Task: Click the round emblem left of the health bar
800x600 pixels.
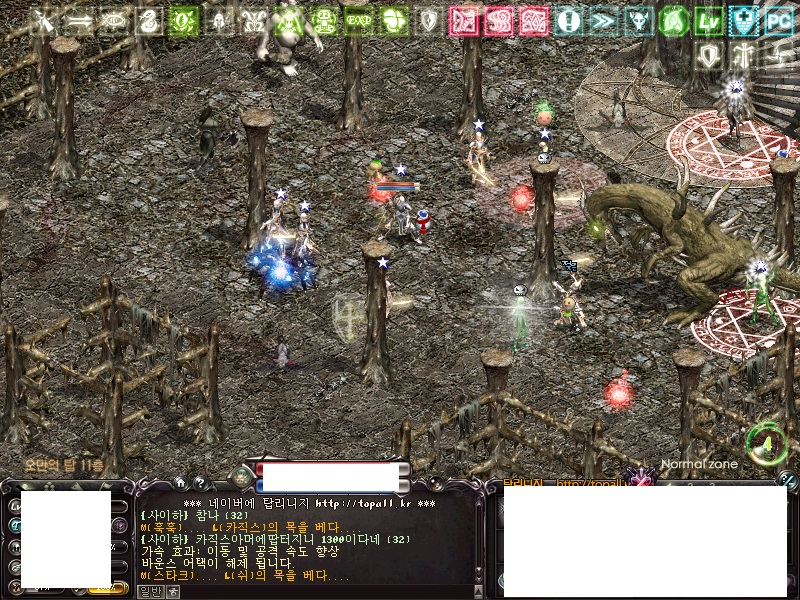Action: pos(240,477)
